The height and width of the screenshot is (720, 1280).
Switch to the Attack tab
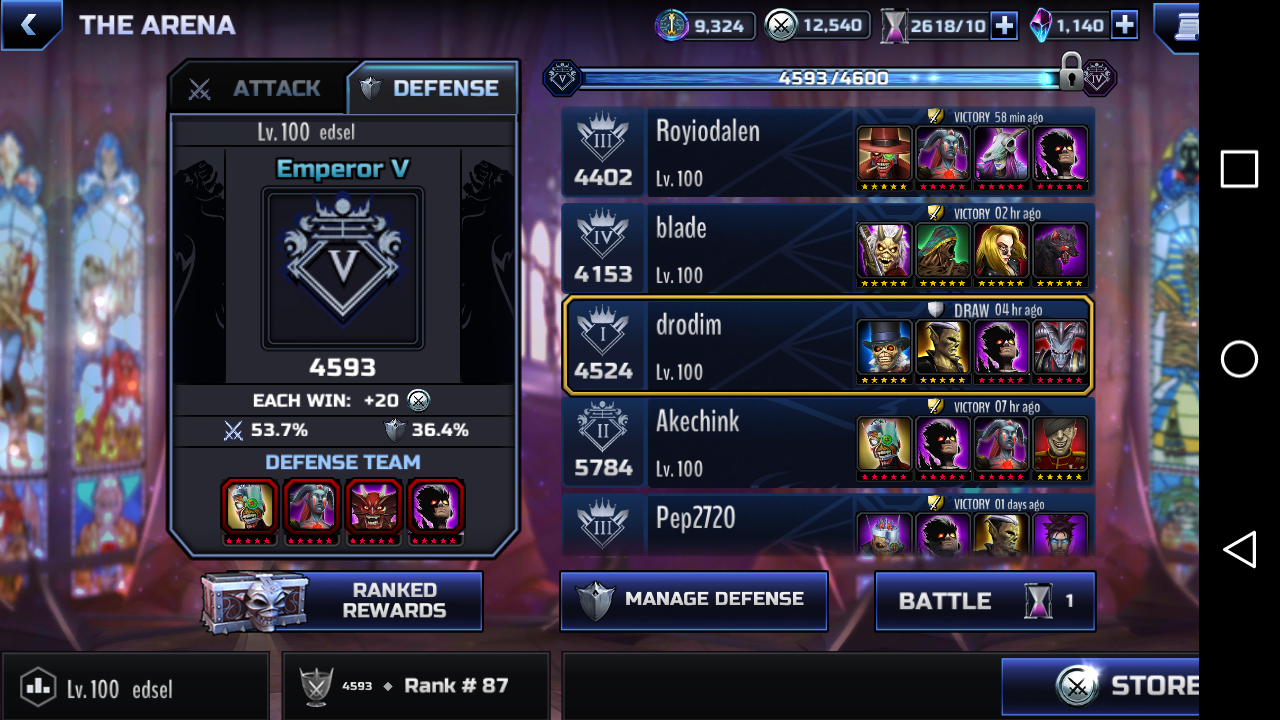(x=259, y=89)
